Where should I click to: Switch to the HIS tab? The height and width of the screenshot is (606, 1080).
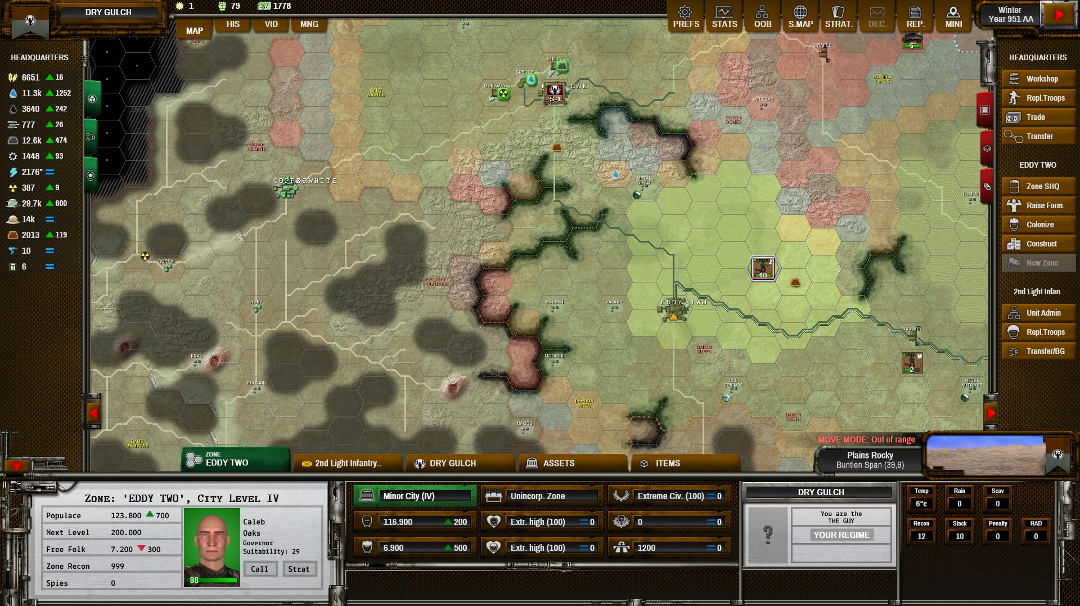coord(233,24)
